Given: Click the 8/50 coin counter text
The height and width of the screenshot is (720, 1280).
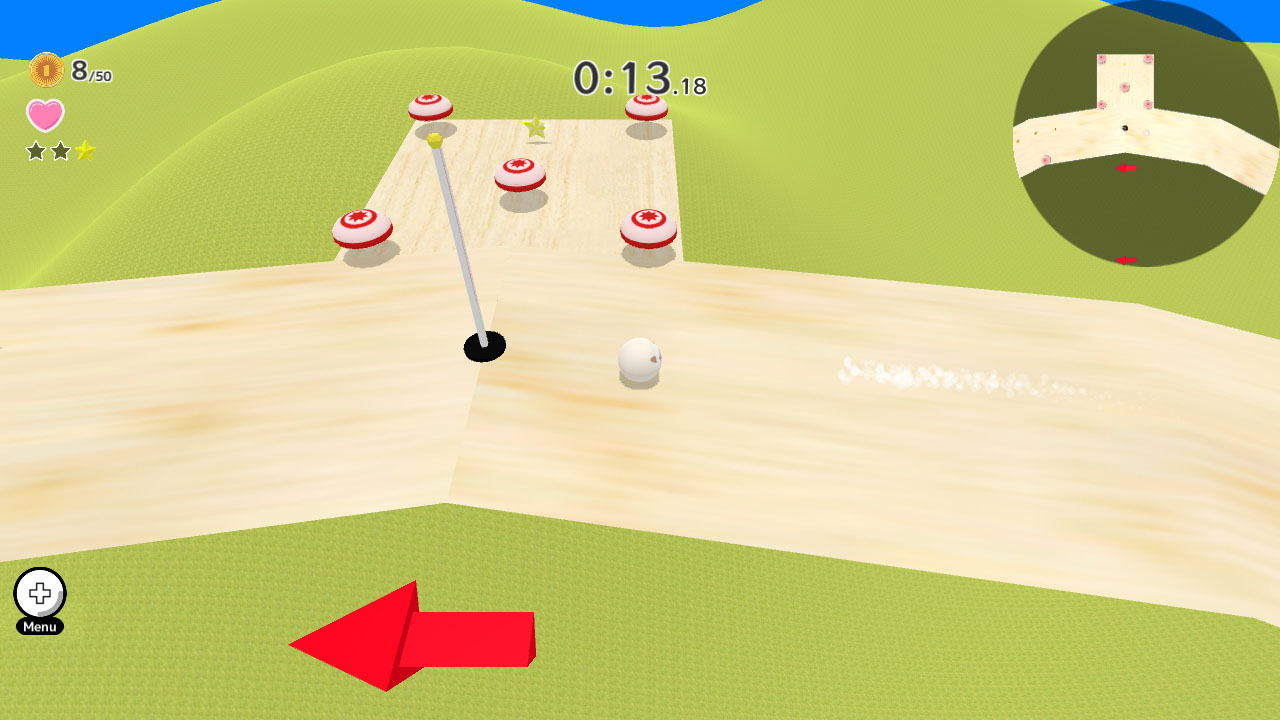Looking at the screenshot, I should [x=90, y=69].
